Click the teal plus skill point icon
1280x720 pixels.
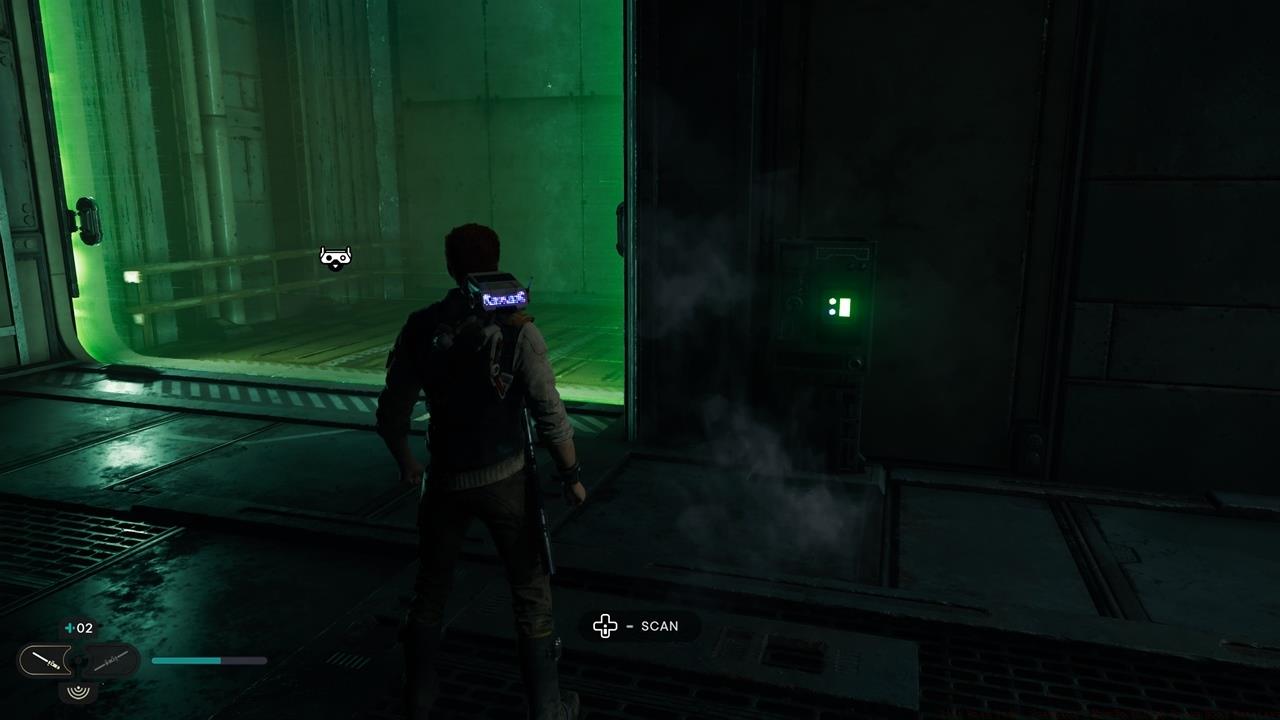pos(69,628)
